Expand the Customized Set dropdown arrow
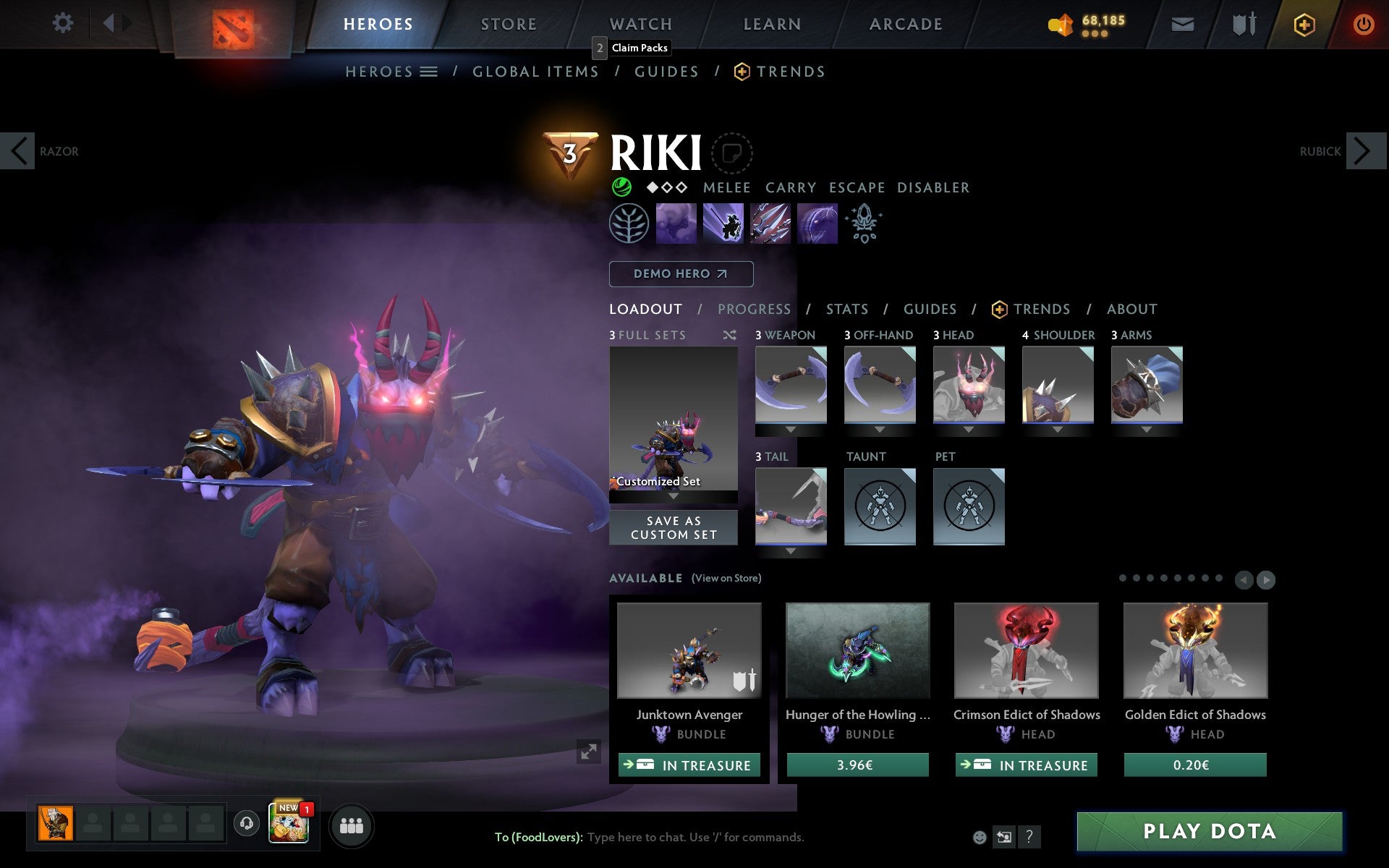 (674, 498)
